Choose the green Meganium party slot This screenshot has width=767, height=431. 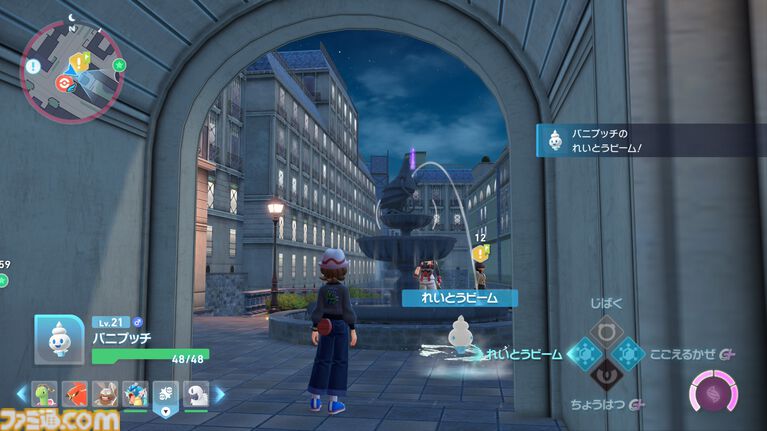click(x=45, y=394)
